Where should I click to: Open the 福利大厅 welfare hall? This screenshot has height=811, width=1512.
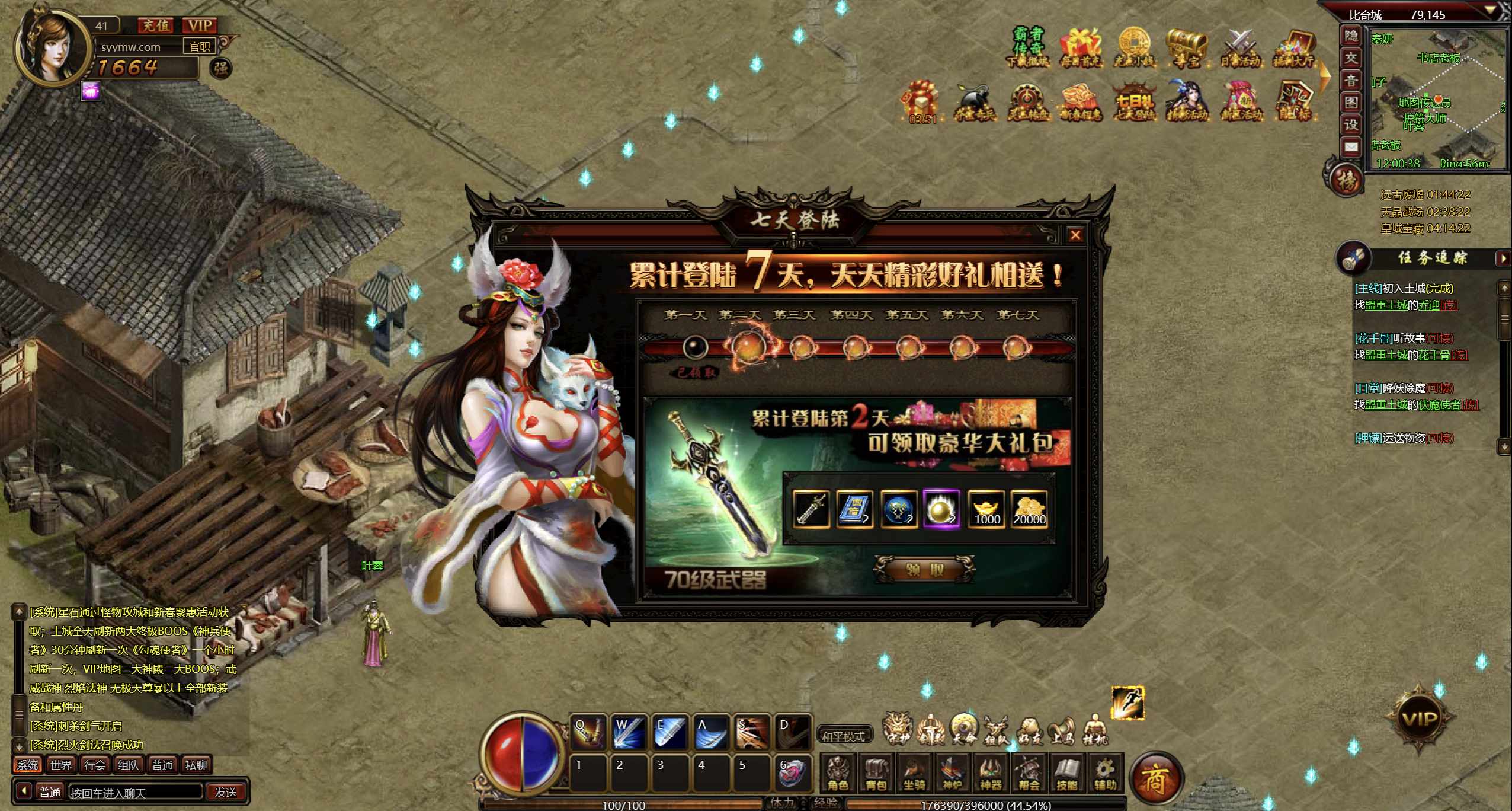[1295, 47]
